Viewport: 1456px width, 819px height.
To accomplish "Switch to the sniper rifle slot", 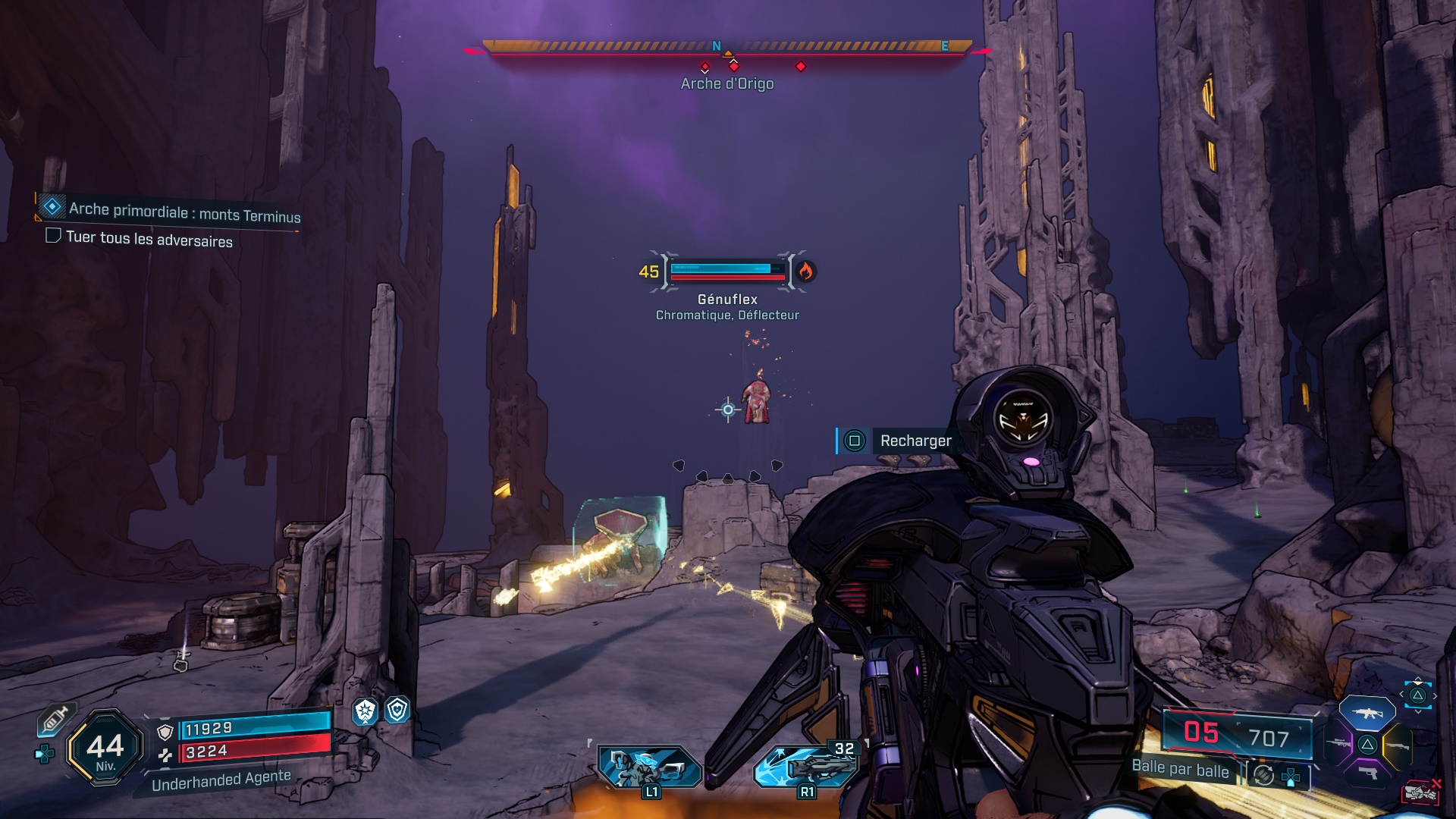I will pyautogui.click(x=1338, y=744).
